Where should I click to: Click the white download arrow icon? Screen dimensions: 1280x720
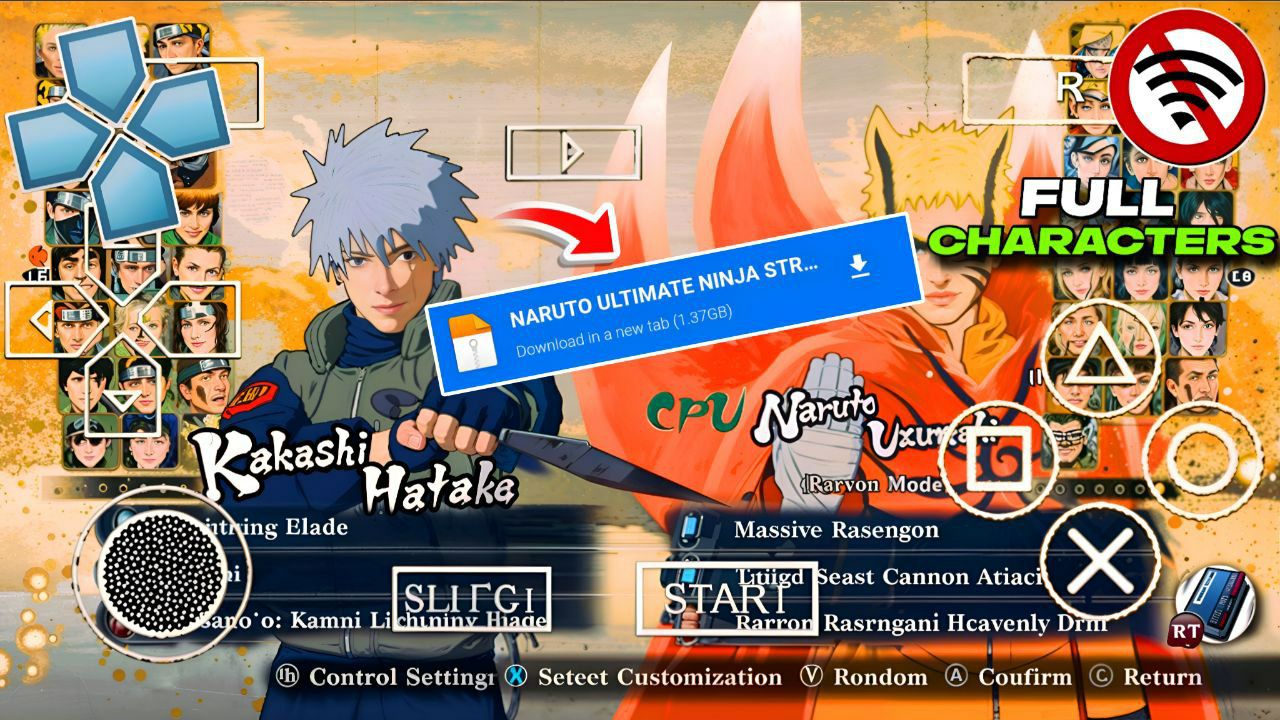(858, 266)
